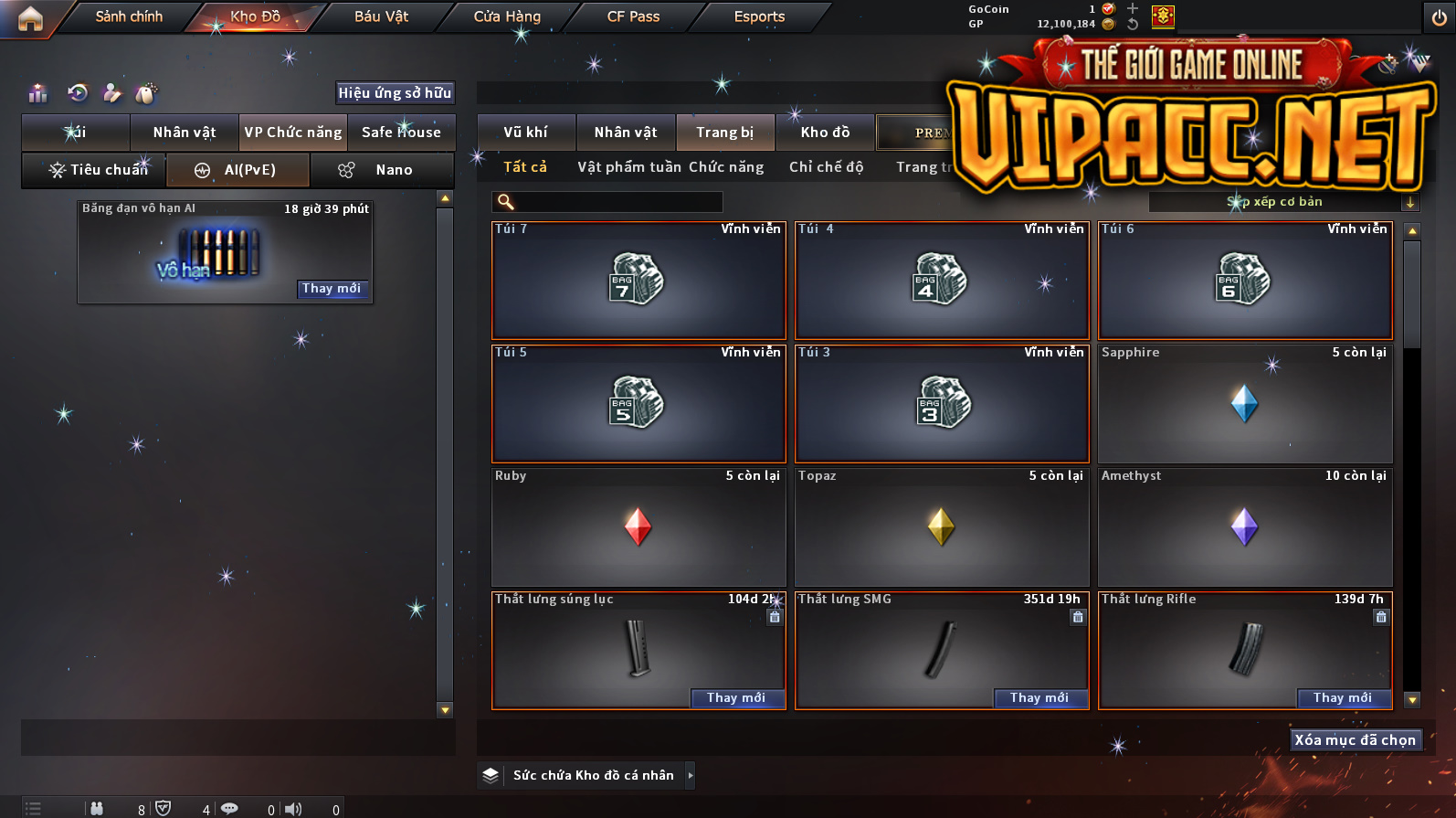Screen dimensions: 1456x818
Task: Open the Sảnh chính lobby tab
Action: pyautogui.click(x=129, y=16)
